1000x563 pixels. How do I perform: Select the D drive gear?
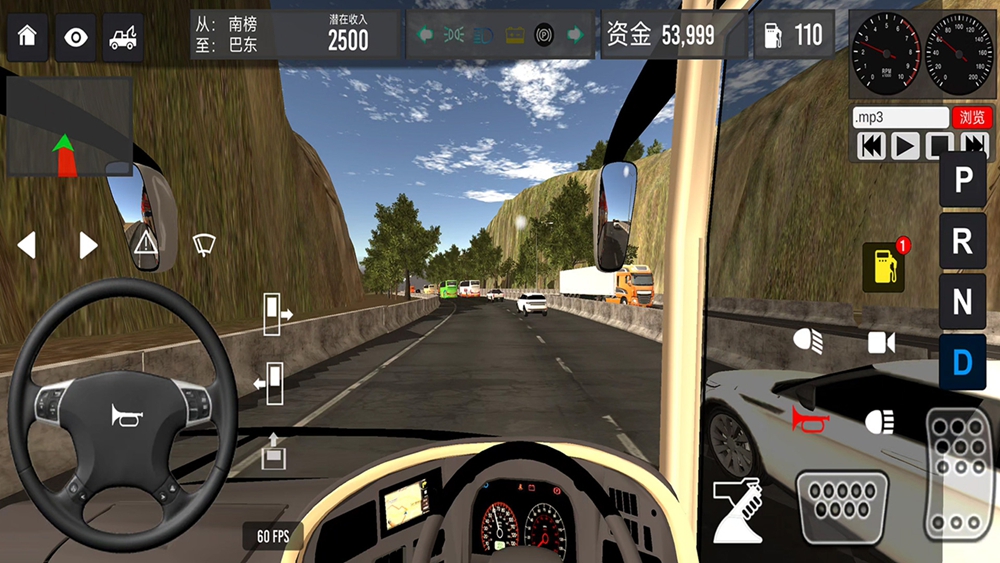pyautogui.click(x=963, y=361)
